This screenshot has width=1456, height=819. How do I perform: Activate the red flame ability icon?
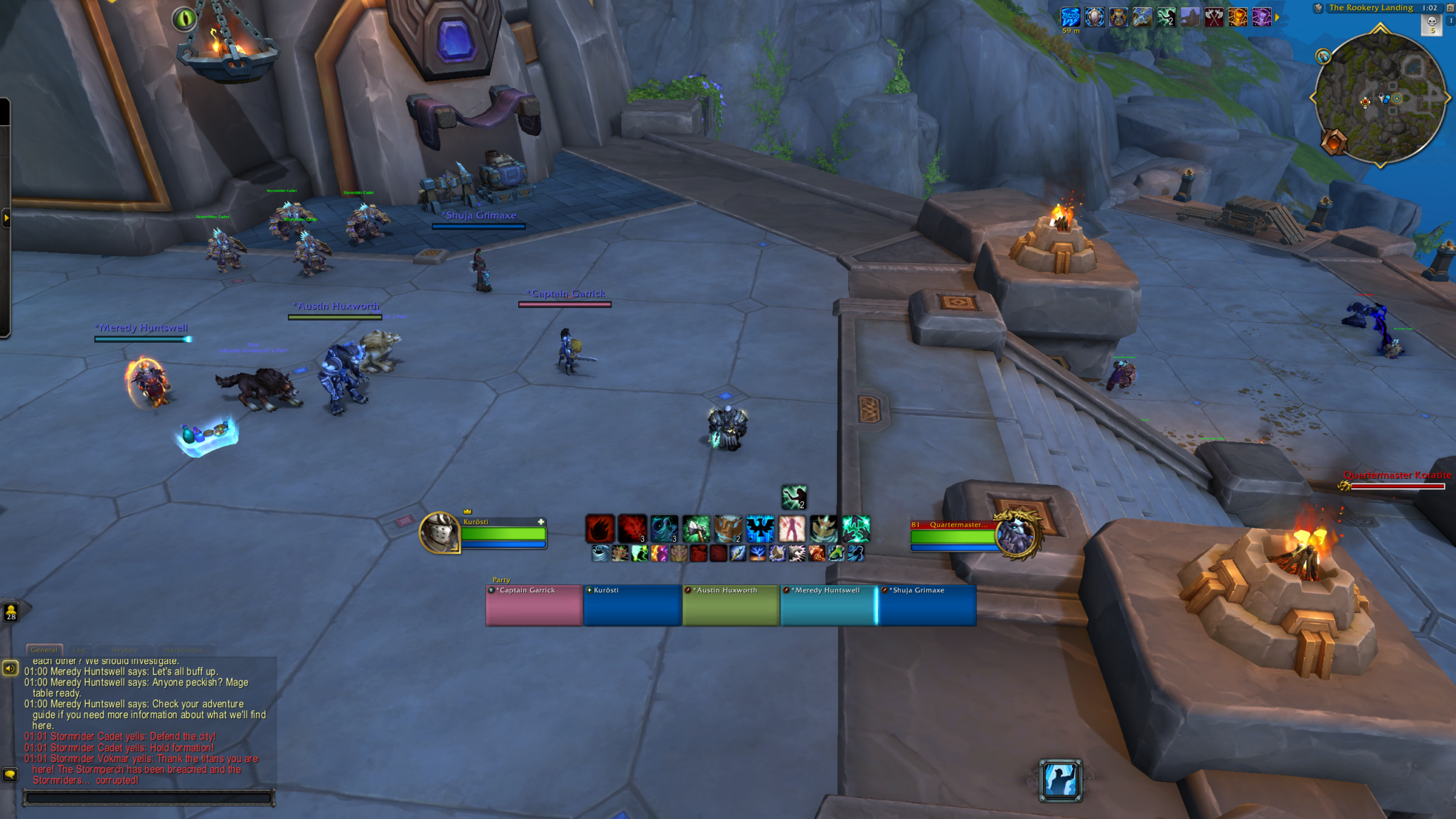600,529
